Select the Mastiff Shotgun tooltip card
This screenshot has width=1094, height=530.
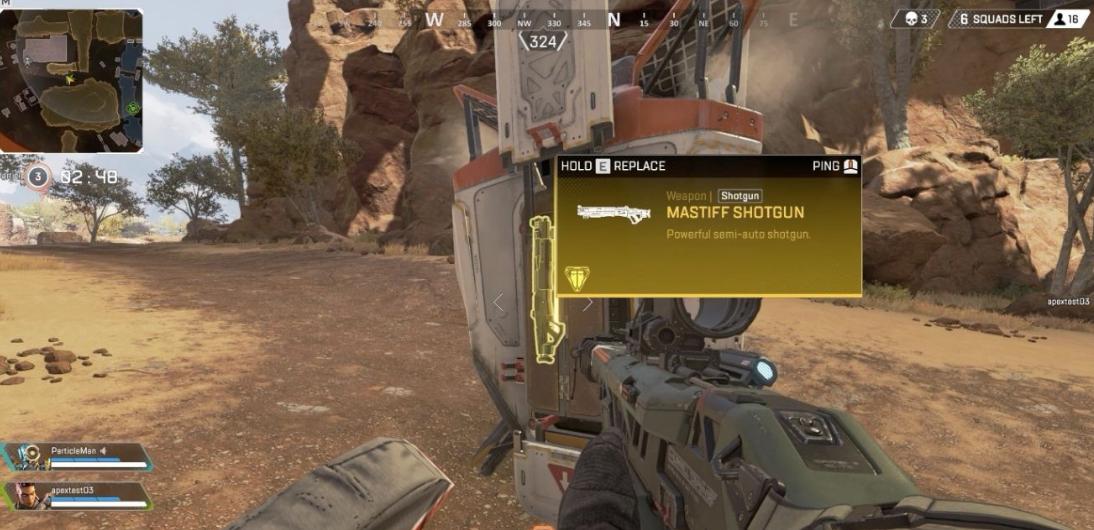click(x=708, y=226)
